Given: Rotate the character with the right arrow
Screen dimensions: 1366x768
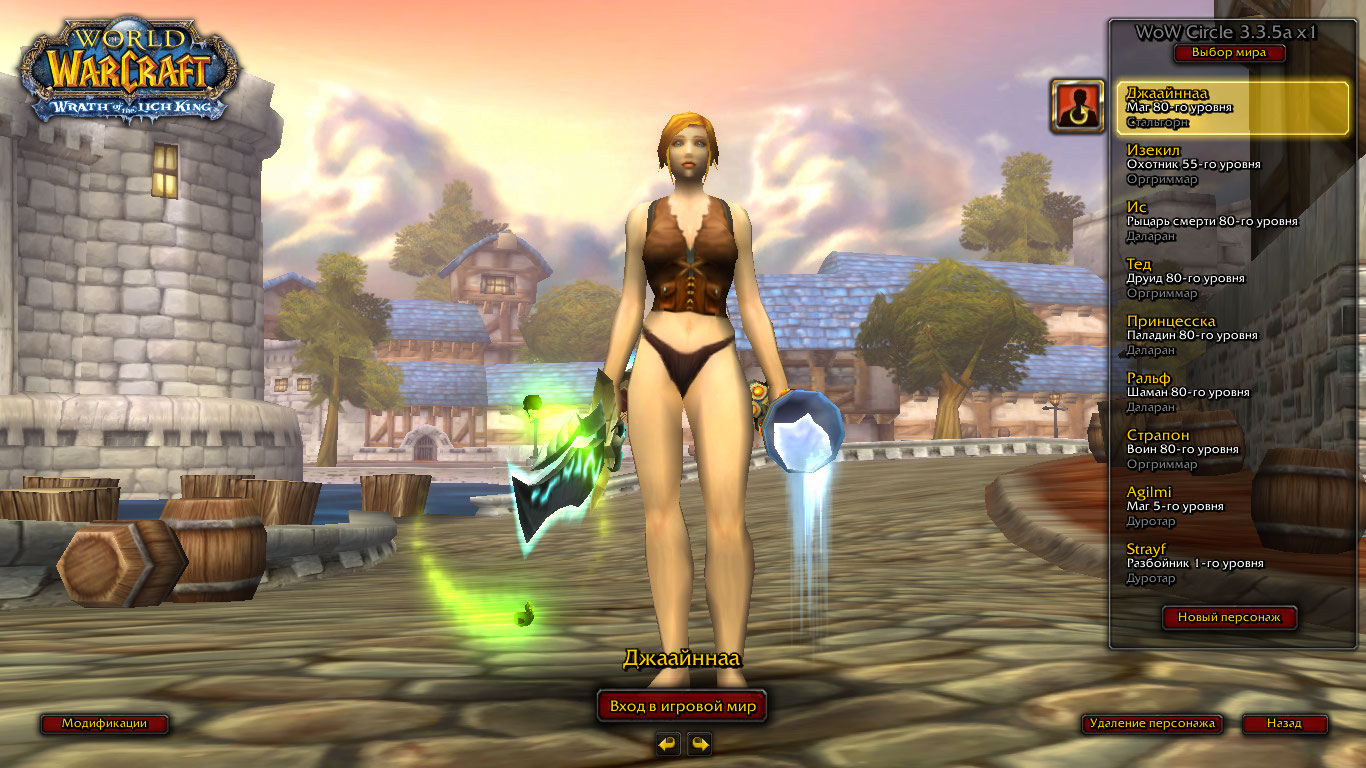Looking at the screenshot, I should coord(700,744).
